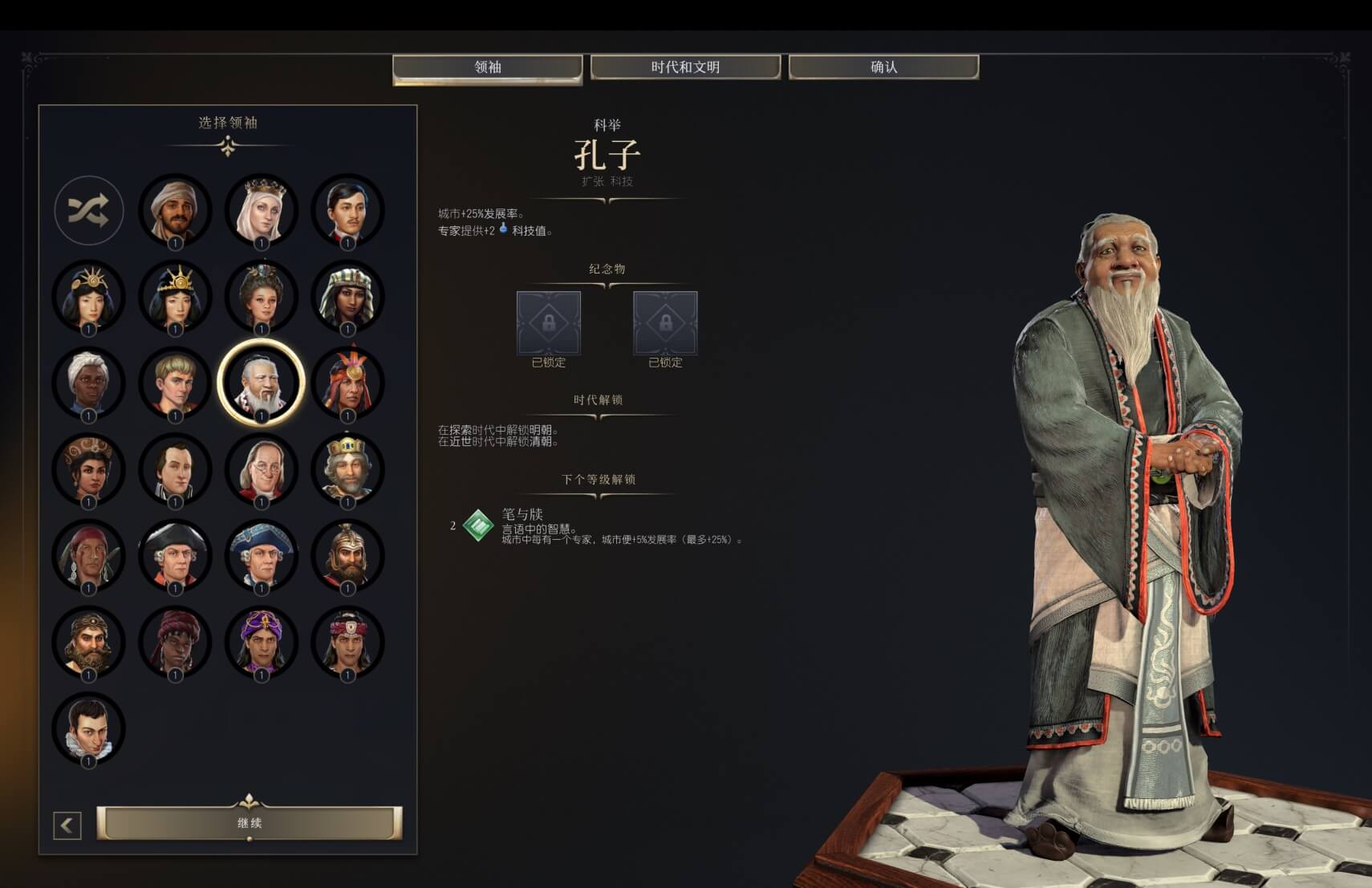Click the green 笔与牍 memento gem icon
The height and width of the screenshot is (888, 1372).
pos(477,525)
